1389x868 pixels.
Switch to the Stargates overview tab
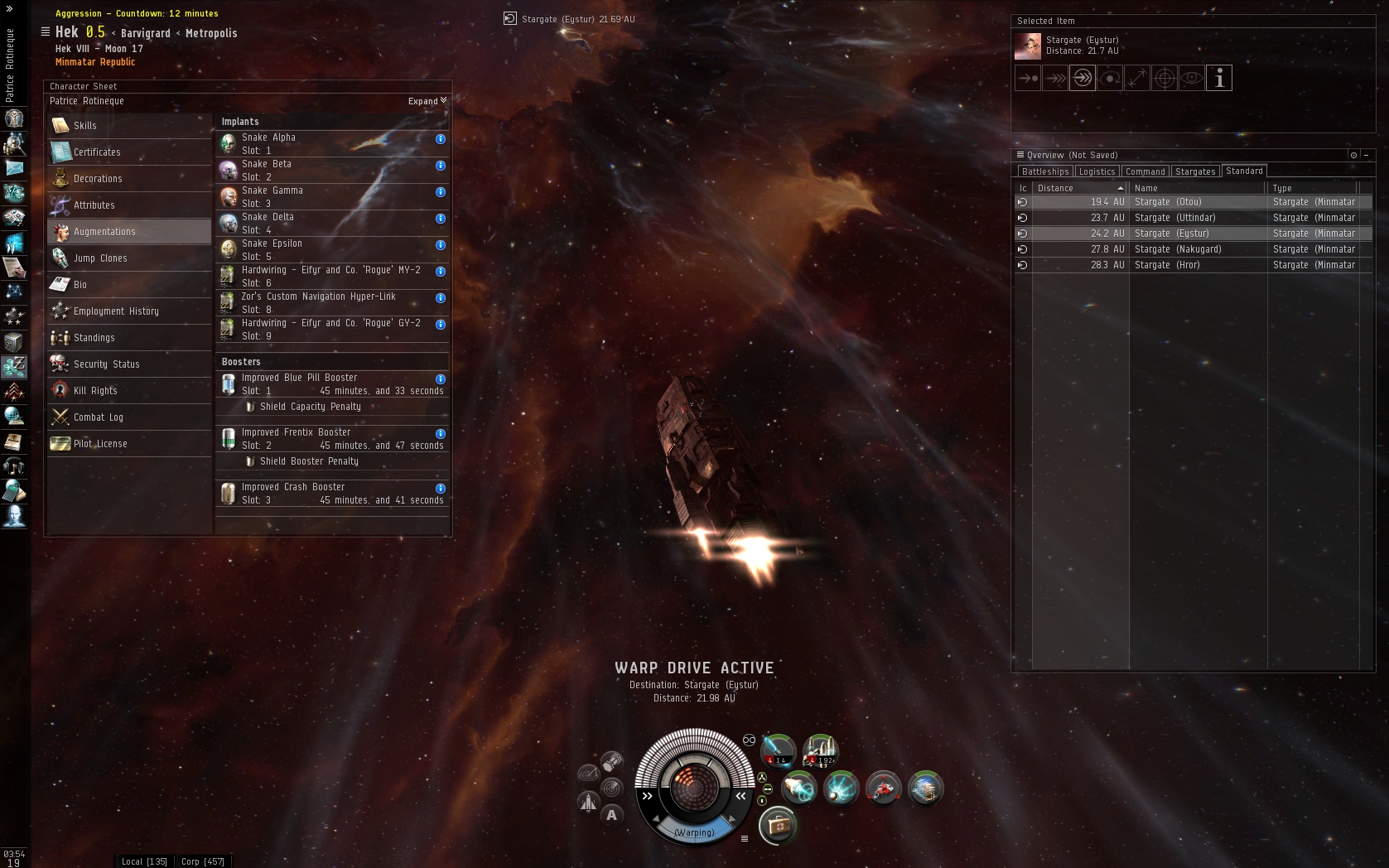(x=1195, y=171)
